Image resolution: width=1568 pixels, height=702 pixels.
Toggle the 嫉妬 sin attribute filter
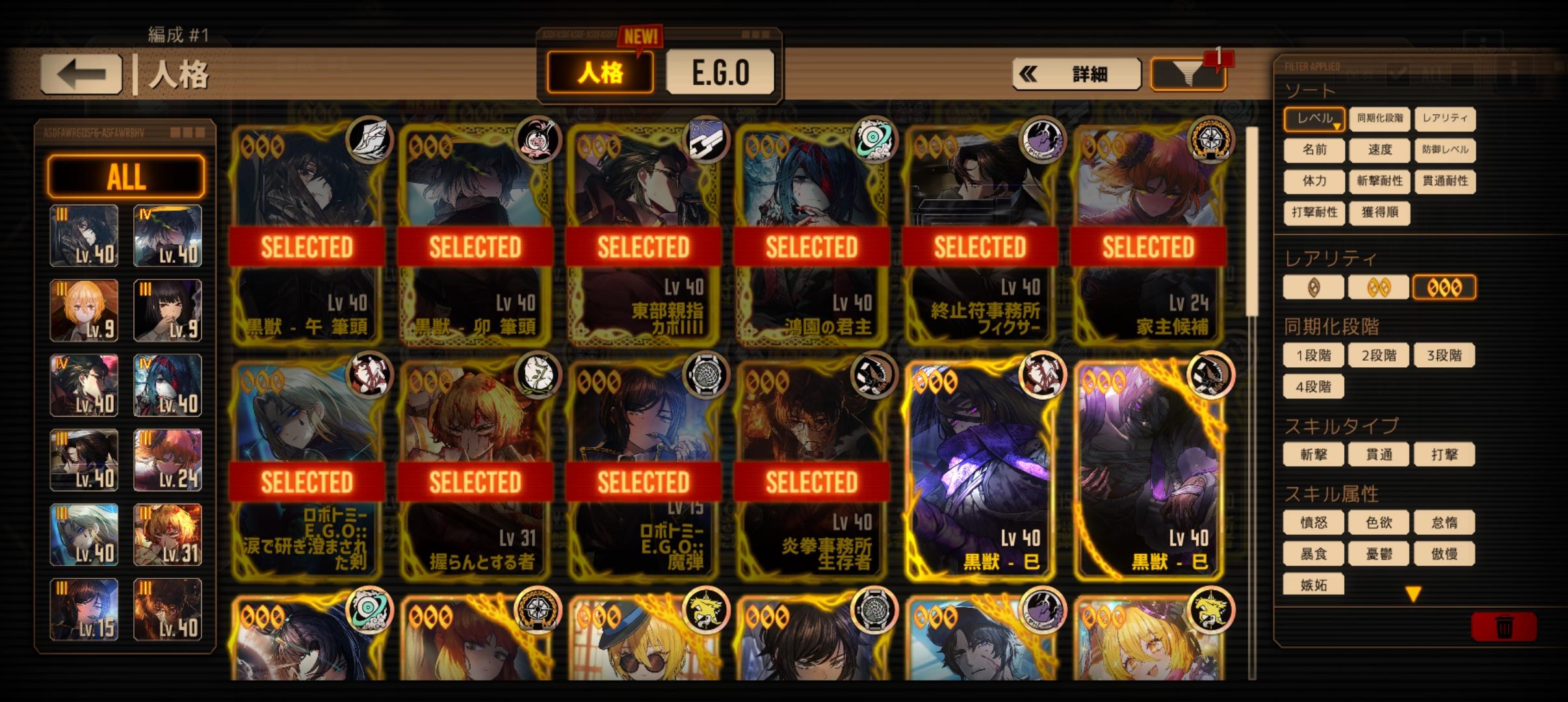tap(1313, 586)
